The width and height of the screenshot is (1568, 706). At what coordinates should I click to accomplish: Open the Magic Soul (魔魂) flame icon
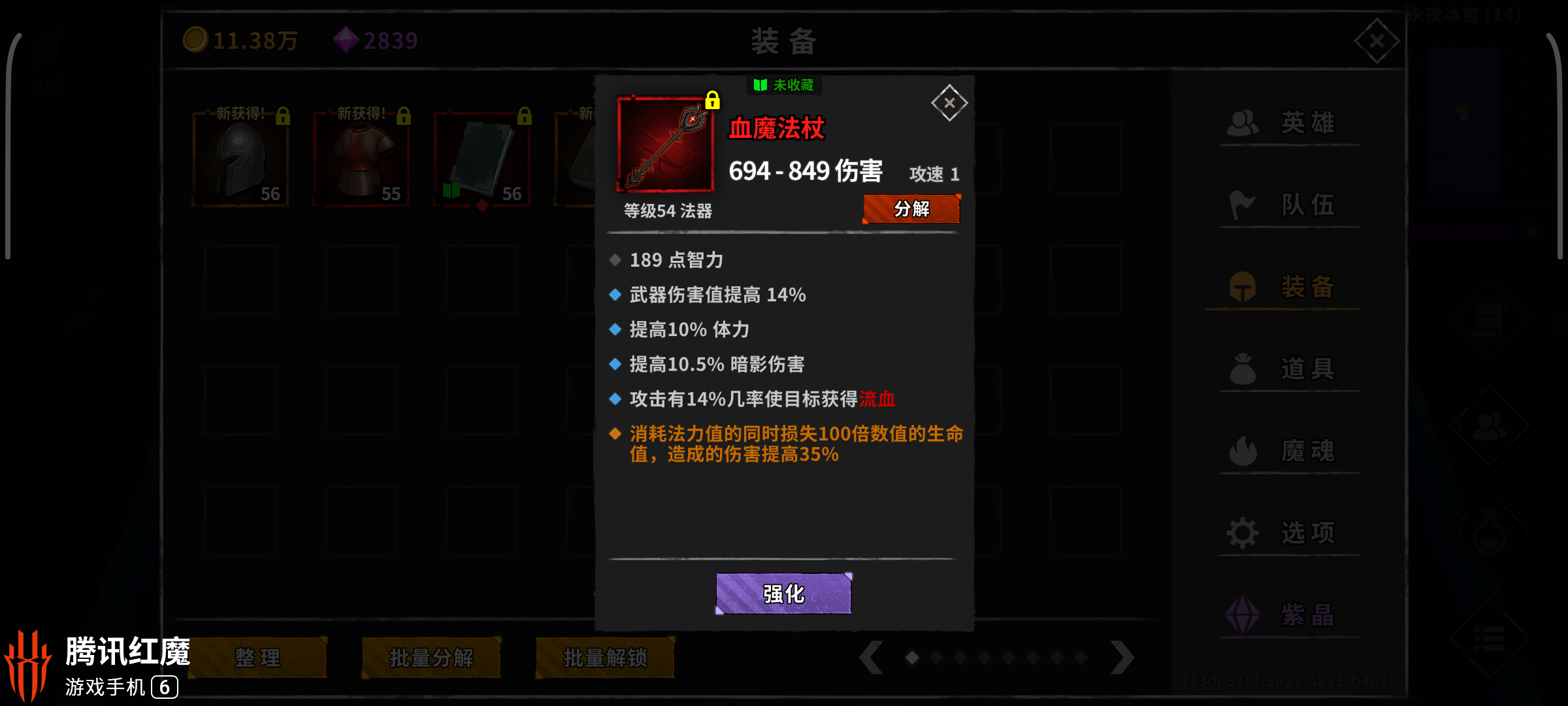tap(1243, 450)
